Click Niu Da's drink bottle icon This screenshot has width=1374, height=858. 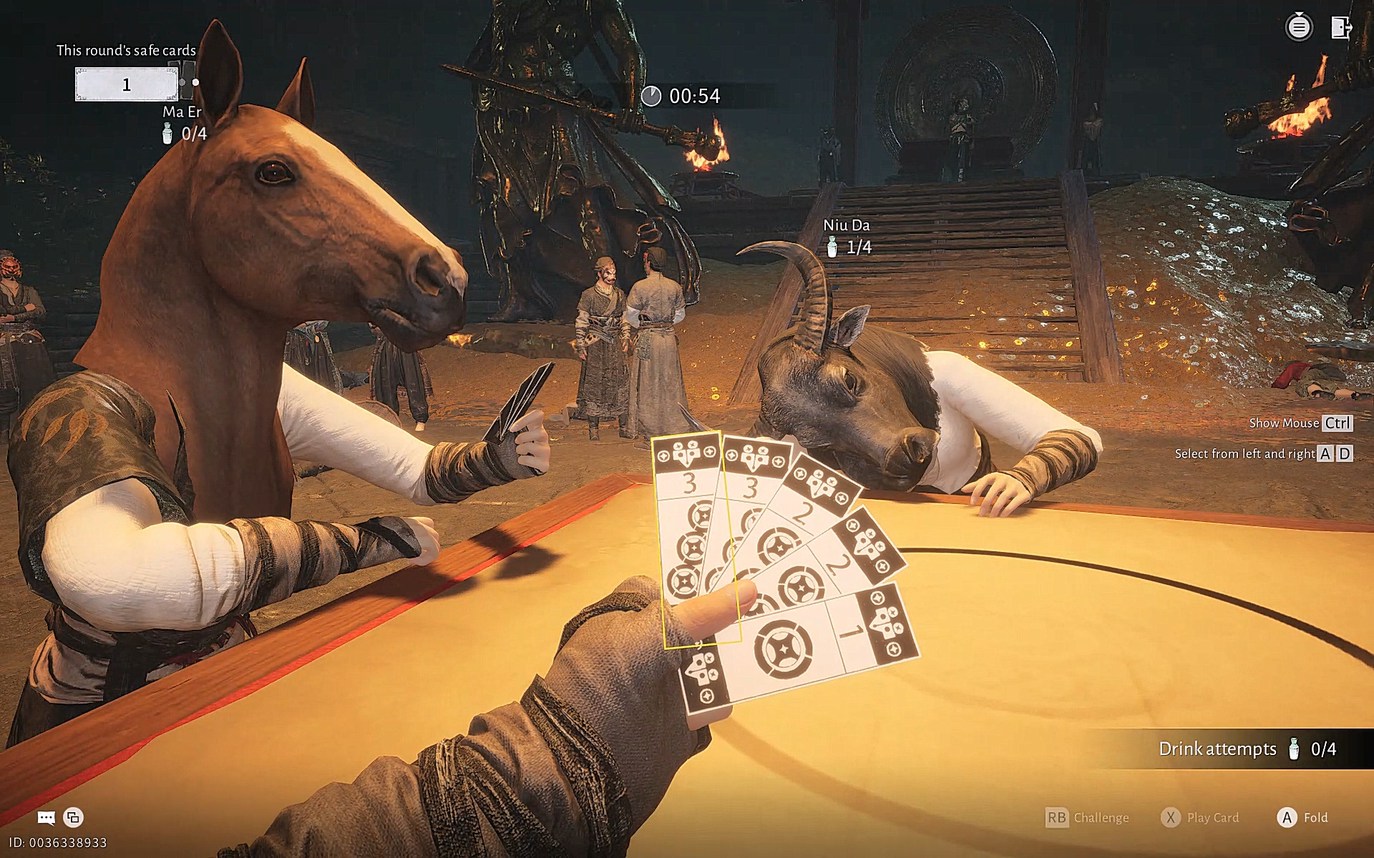(x=834, y=246)
